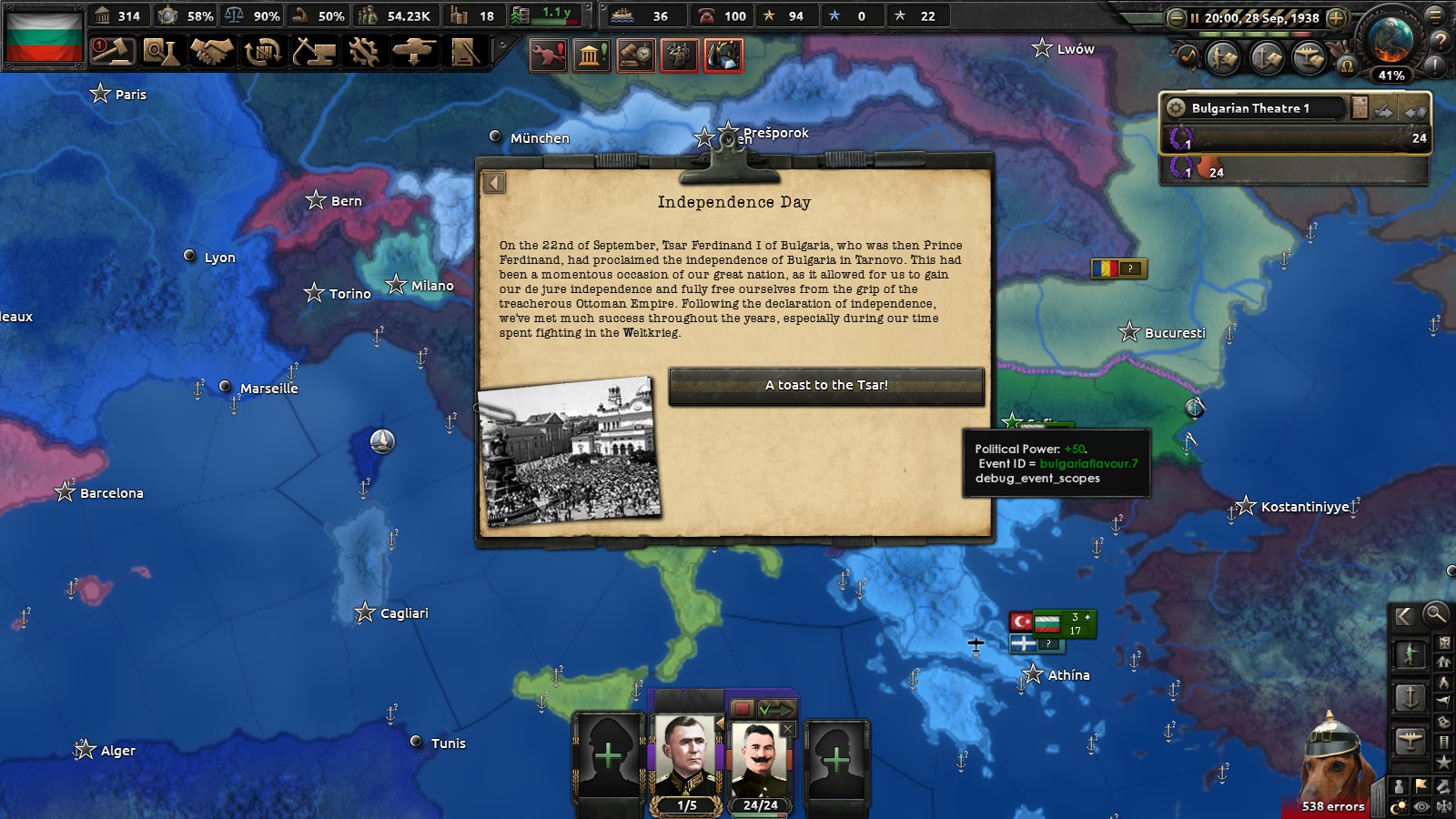Open the Research tab (flask icon)
1456x819 pixels.
point(162,53)
